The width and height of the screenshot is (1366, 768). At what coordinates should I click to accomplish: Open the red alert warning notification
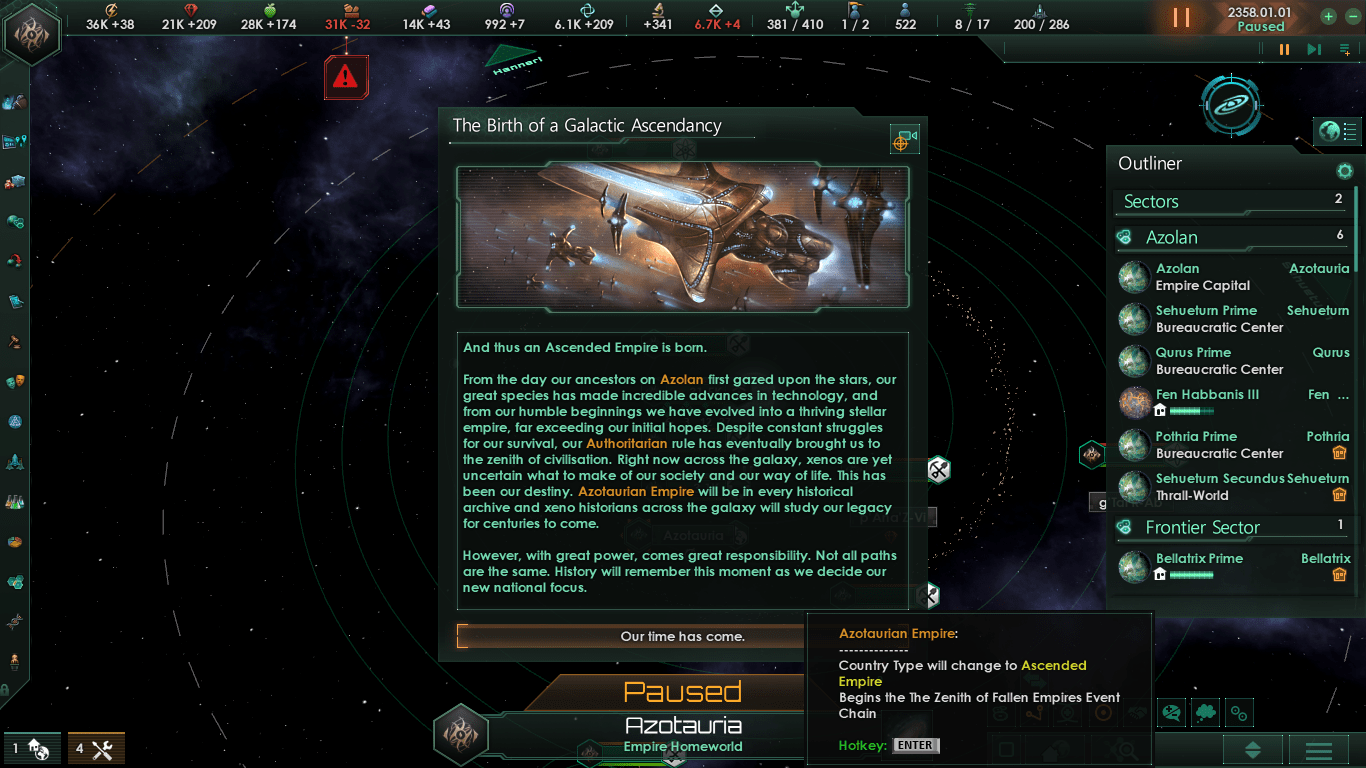point(346,76)
